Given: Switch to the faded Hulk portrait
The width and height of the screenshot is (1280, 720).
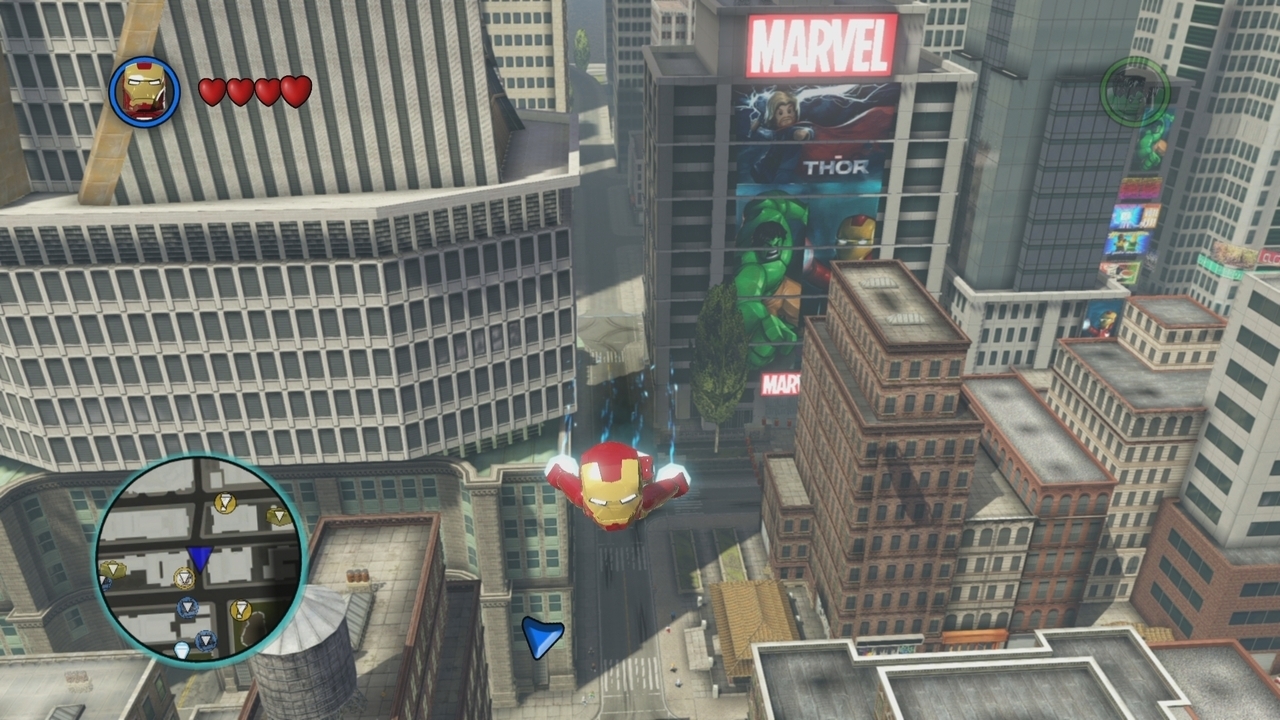Looking at the screenshot, I should (x=1134, y=91).
